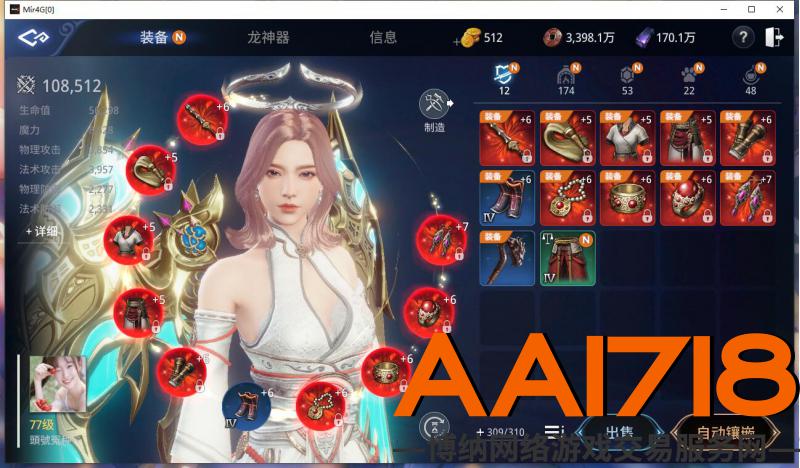Click the back arrow button
The image size is (800, 468).
click(33, 38)
